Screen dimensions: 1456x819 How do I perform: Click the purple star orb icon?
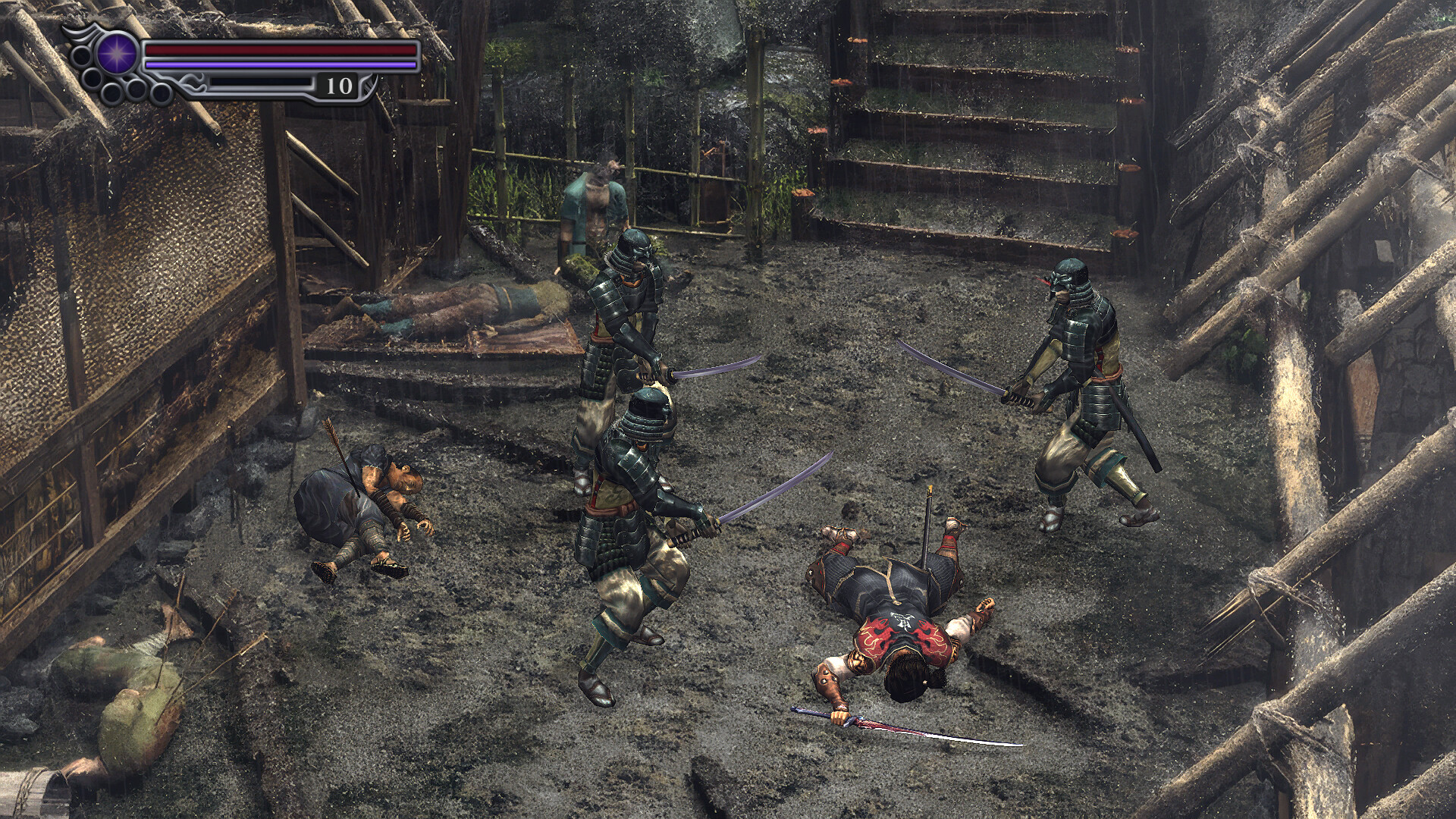click(118, 53)
